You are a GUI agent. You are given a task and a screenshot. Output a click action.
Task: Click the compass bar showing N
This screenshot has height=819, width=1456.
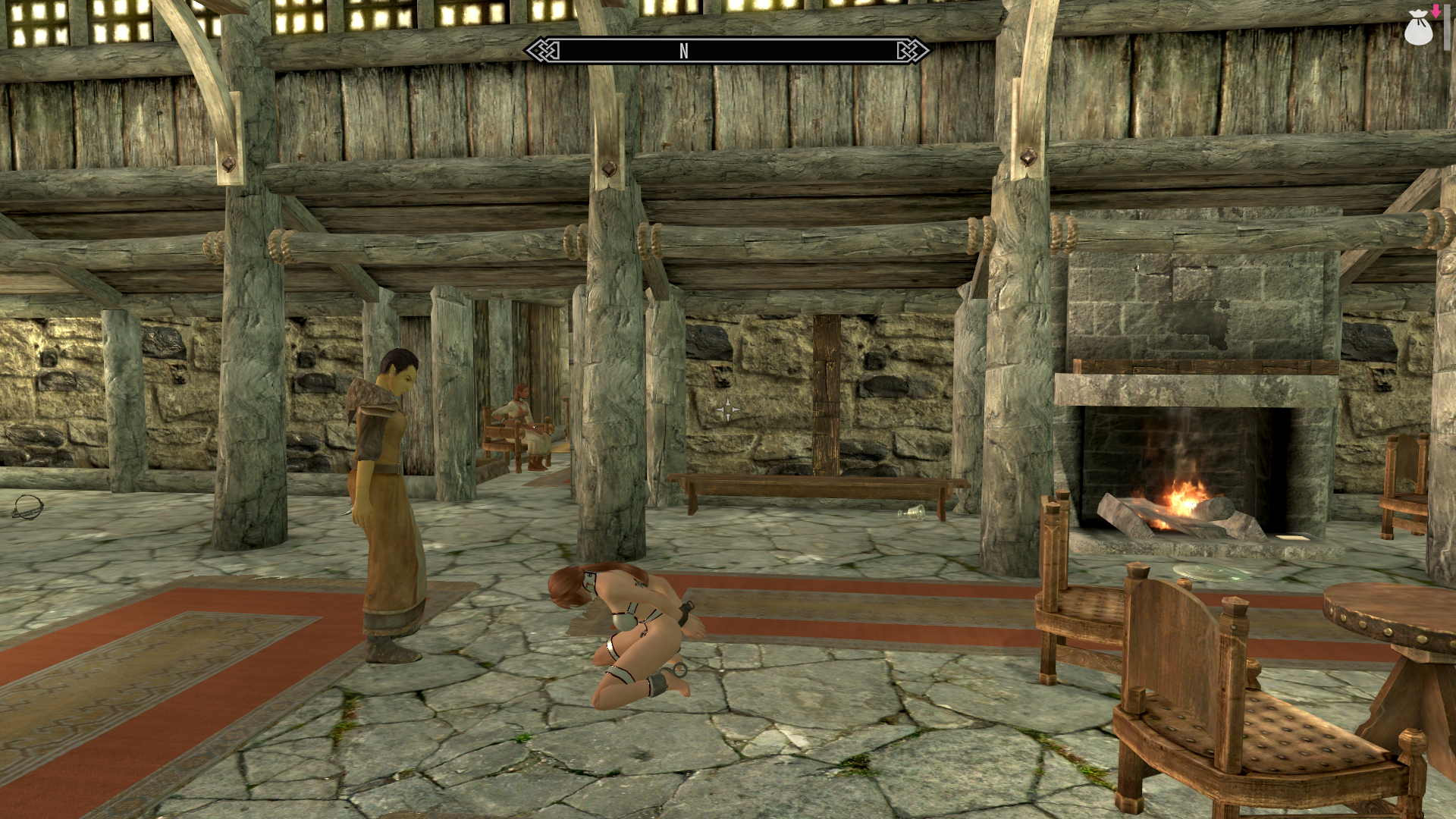tap(727, 51)
